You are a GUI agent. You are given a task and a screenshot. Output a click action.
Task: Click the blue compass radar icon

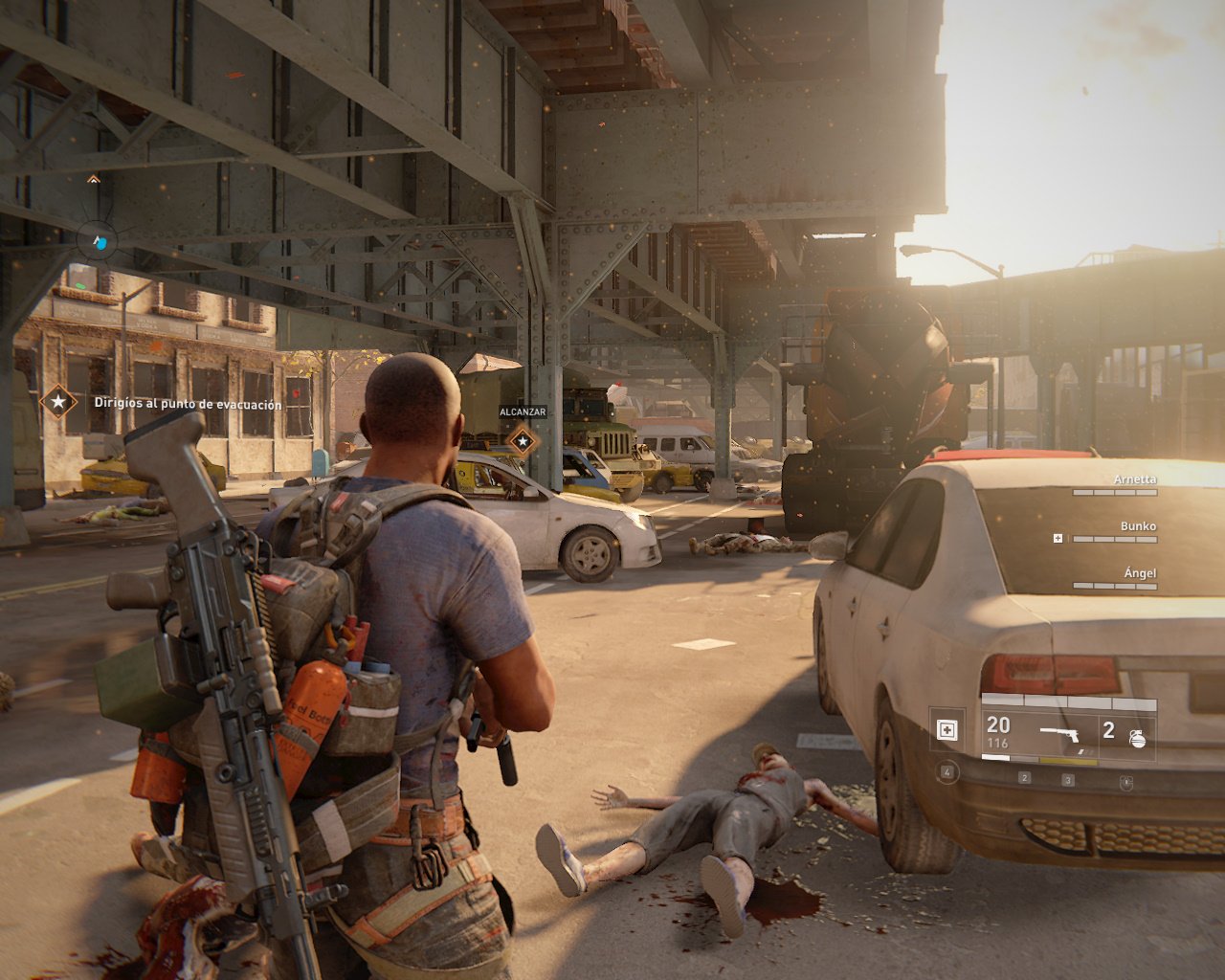click(x=98, y=241)
